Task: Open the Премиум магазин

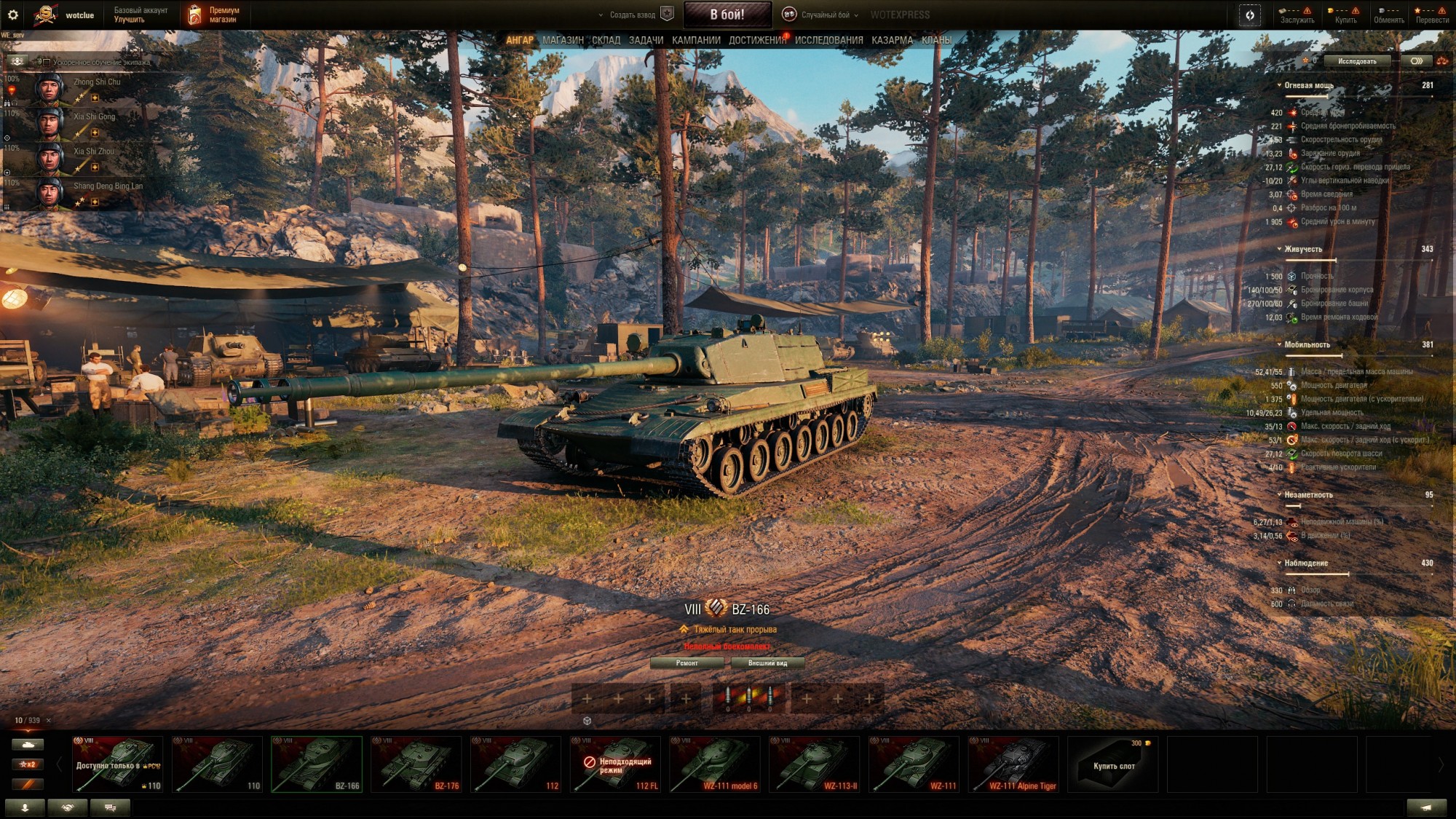Action: click(x=215, y=15)
